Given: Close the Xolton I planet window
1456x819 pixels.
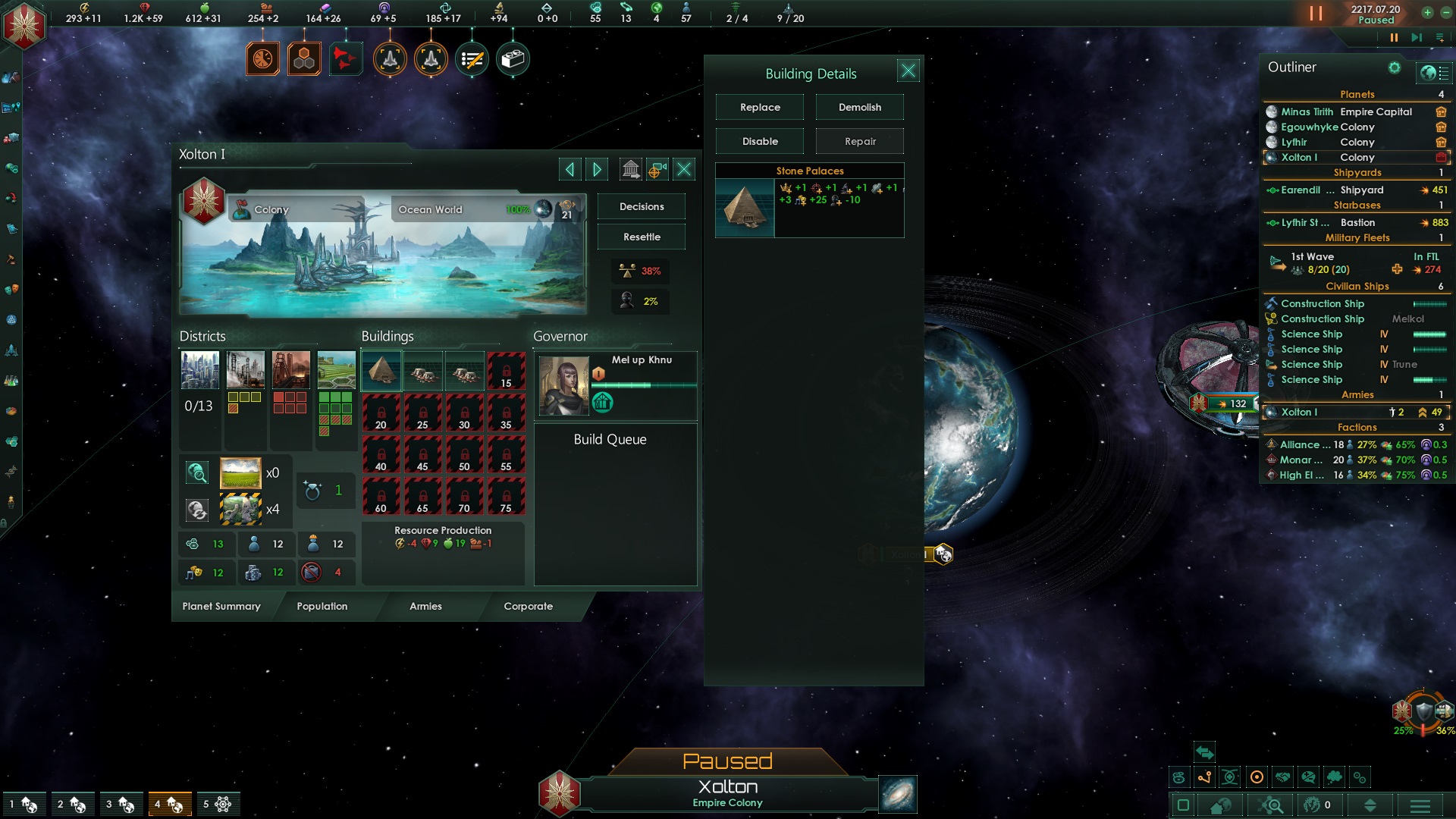Looking at the screenshot, I should point(684,169).
